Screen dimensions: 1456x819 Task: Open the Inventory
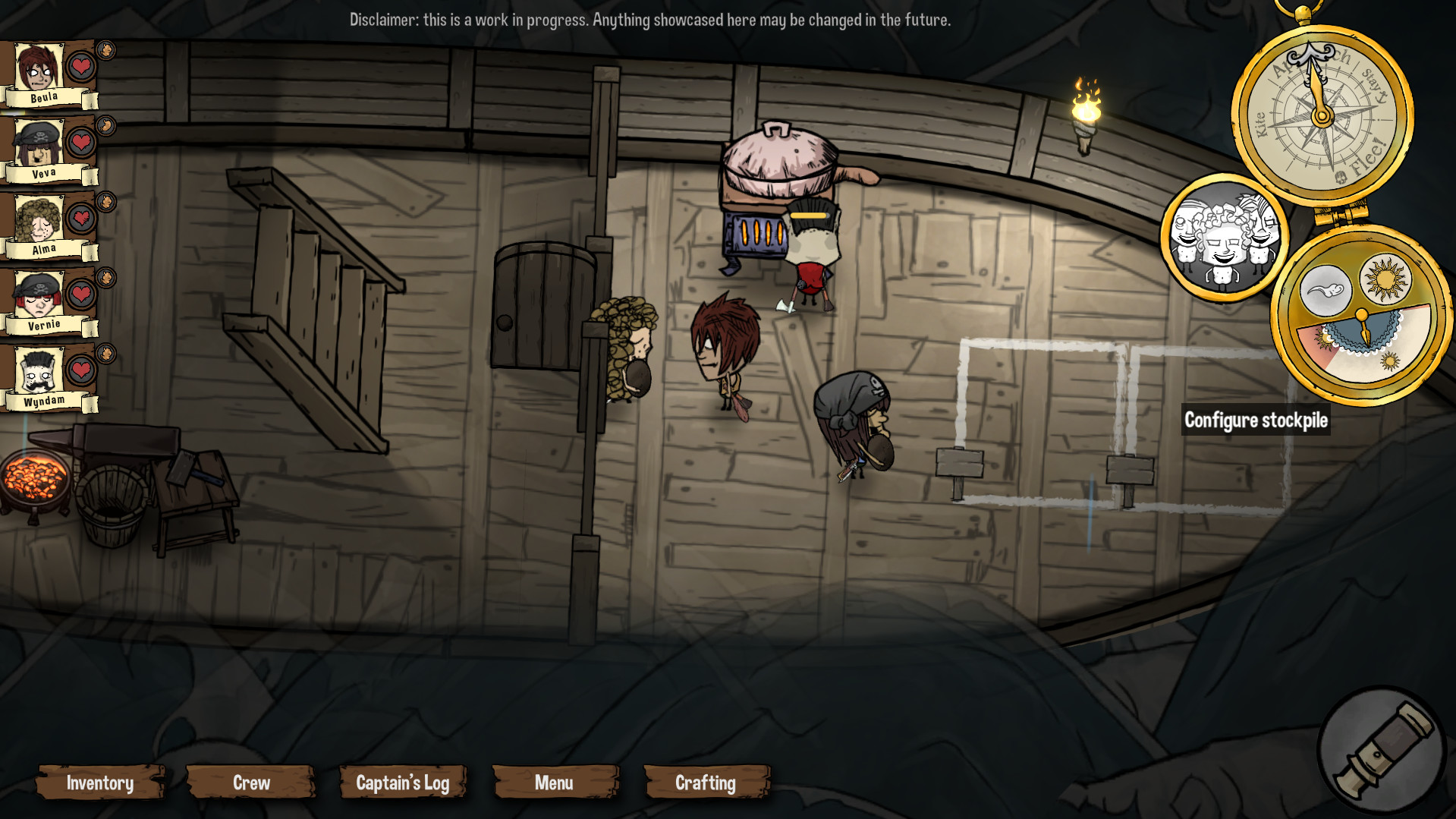100,783
